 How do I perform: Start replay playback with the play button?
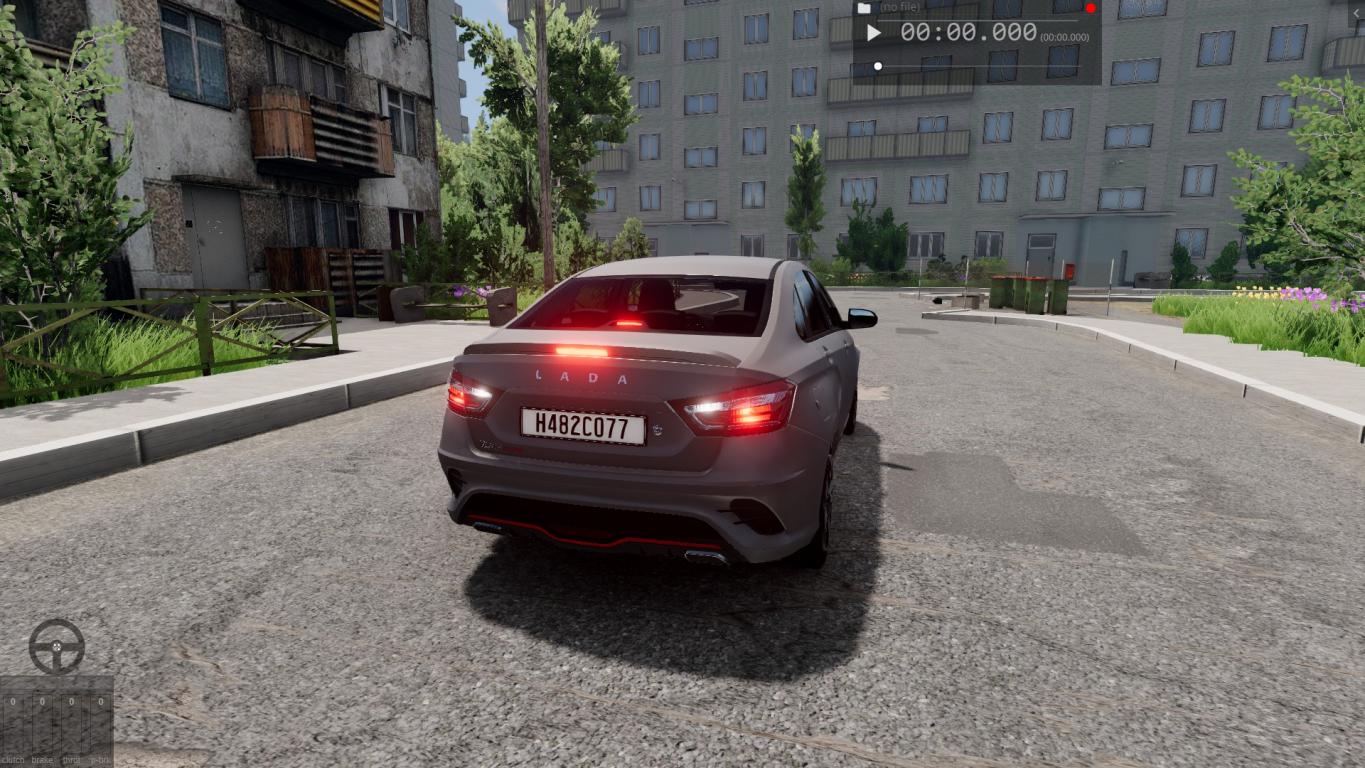click(873, 33)
